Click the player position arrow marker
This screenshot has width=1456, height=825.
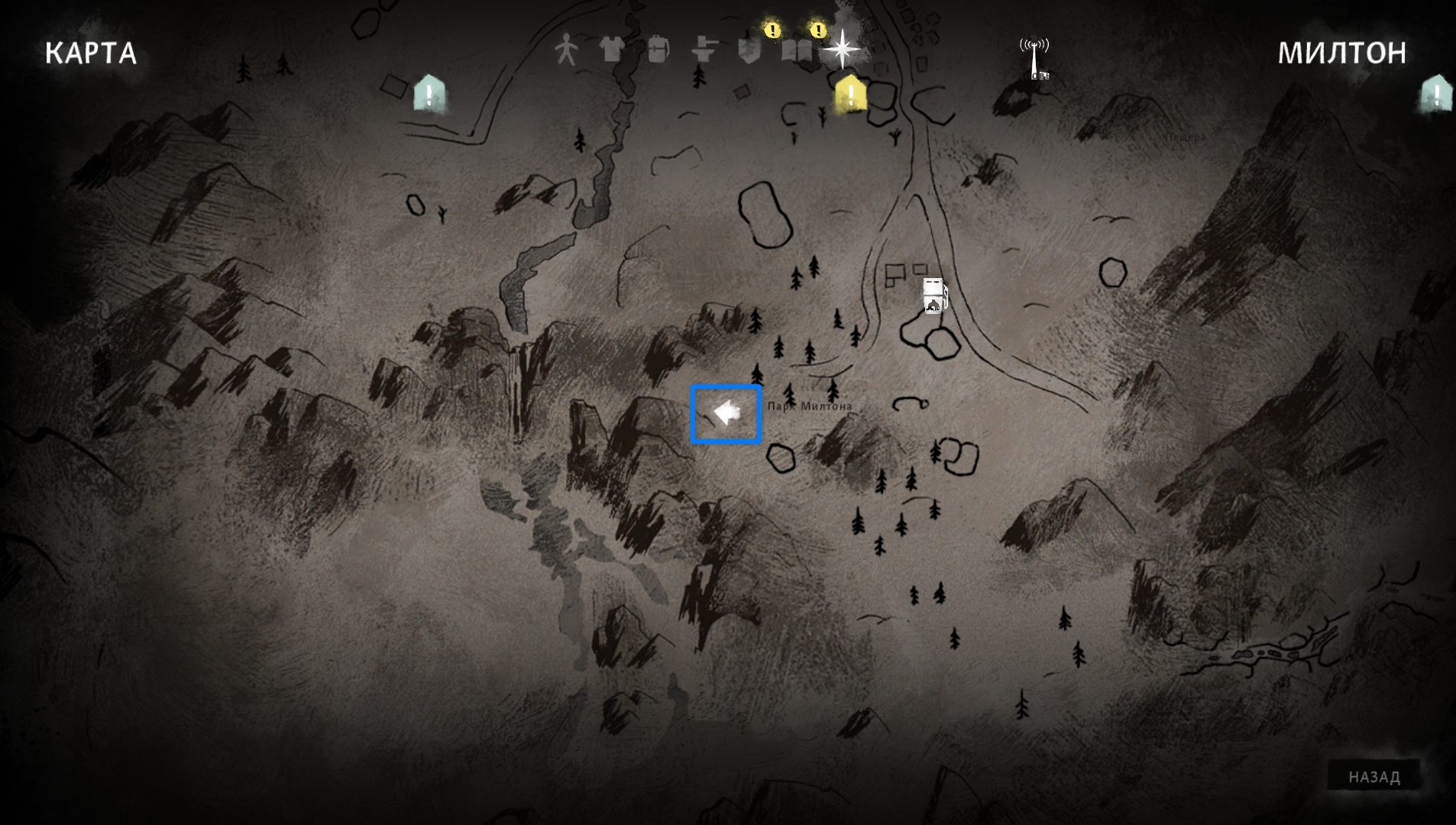726,413
